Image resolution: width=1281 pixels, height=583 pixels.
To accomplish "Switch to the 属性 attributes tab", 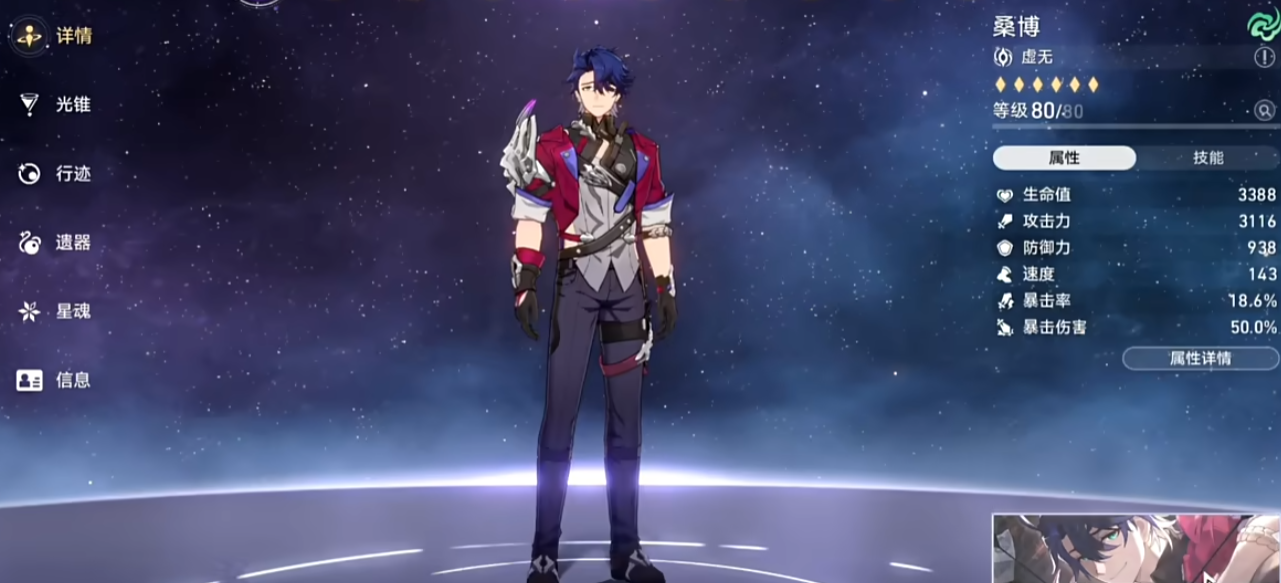I will point(1064,158).
